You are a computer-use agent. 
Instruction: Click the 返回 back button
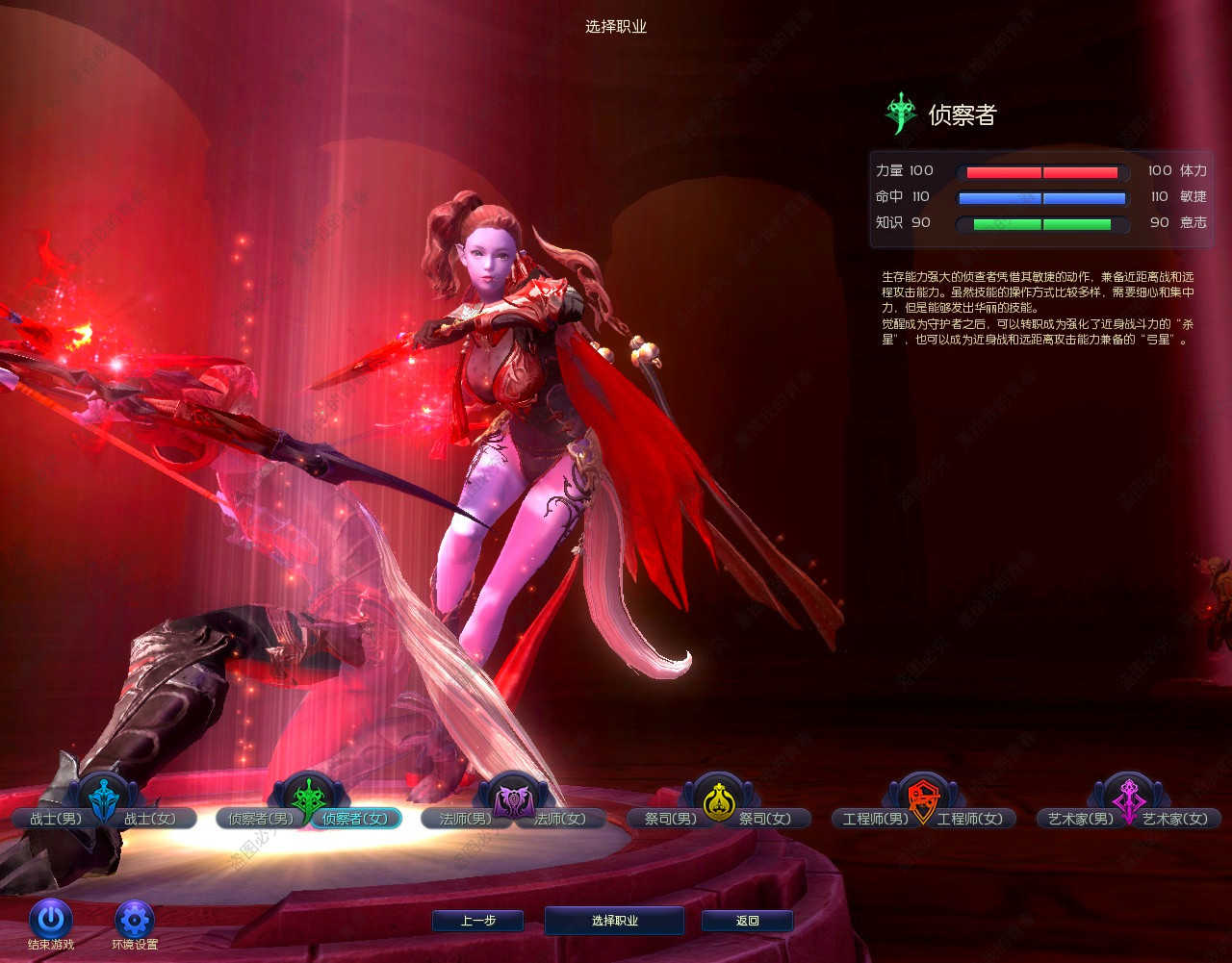click(x=747, y=921)
